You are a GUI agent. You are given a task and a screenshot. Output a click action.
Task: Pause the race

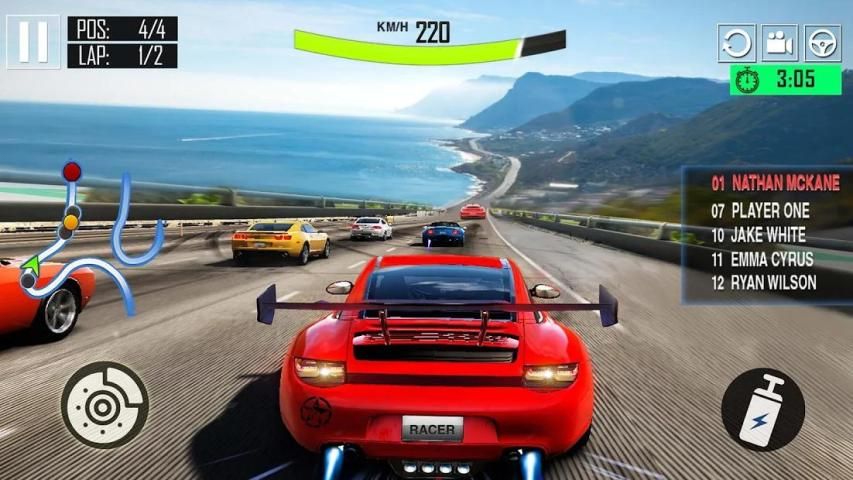click(x=33, y=41)
